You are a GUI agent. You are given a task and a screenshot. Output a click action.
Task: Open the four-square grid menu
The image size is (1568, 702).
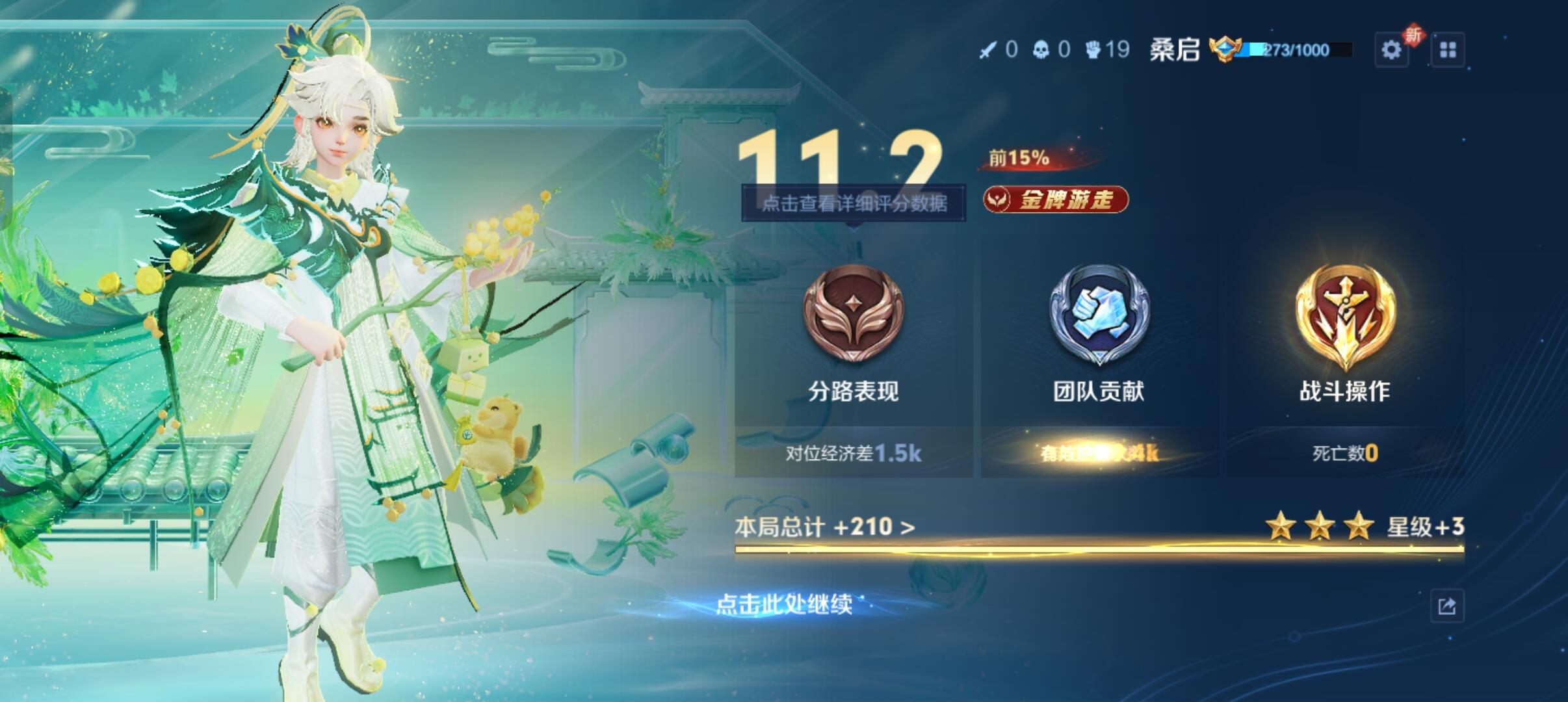[x=1448, y=50]
